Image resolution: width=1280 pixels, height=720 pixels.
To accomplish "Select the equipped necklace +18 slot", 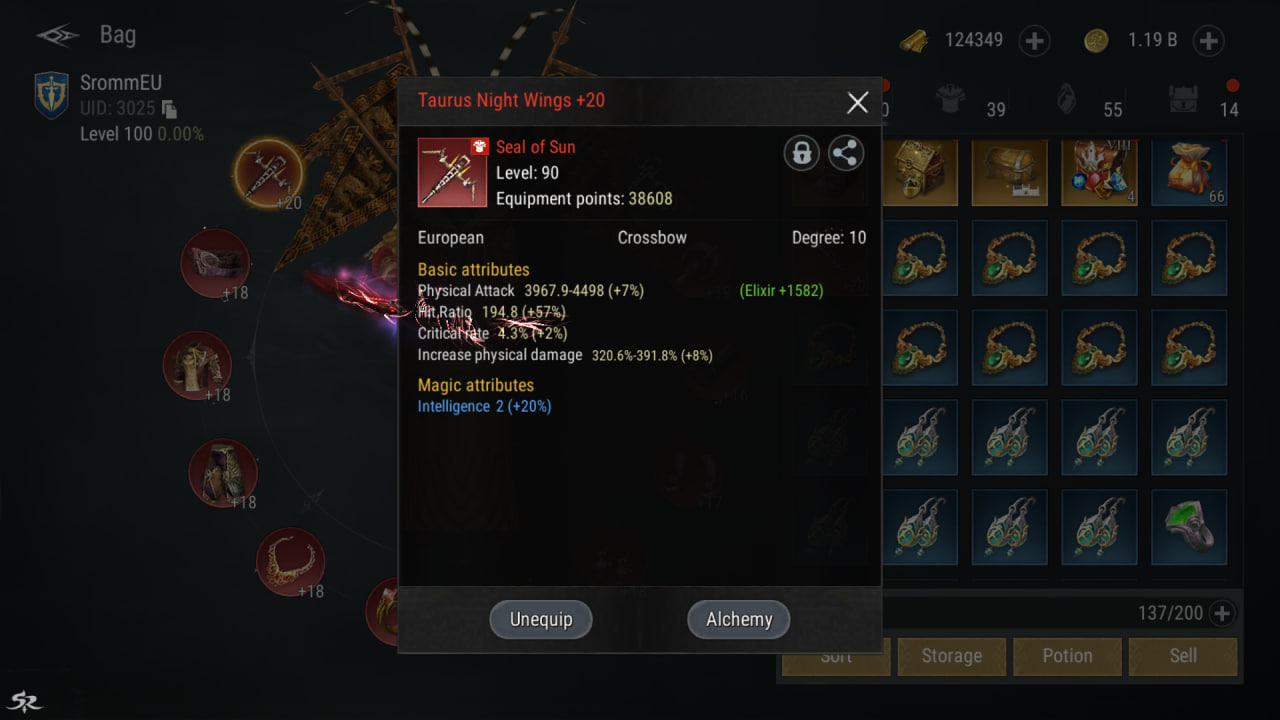I will coord(290,562).
